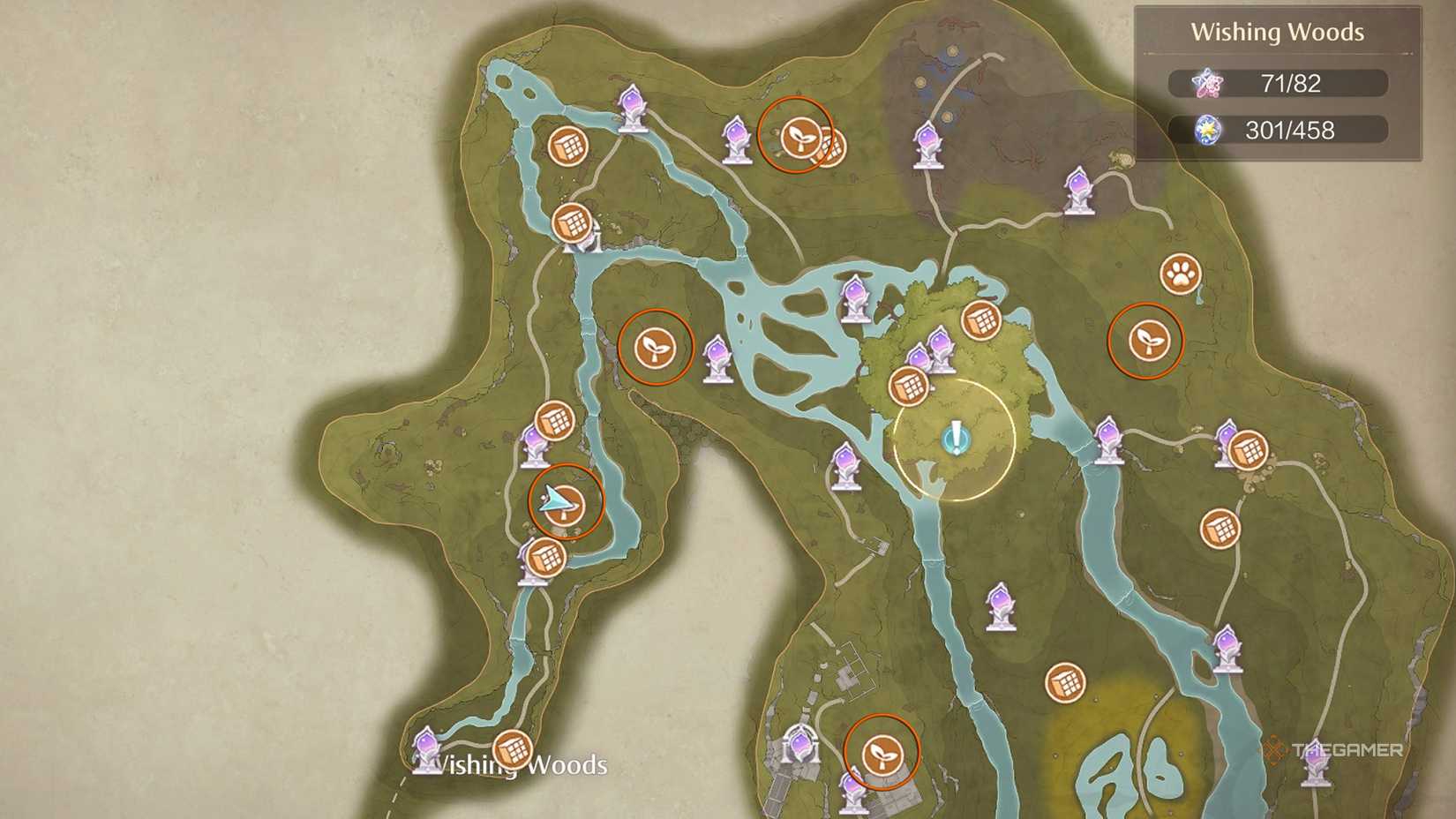Click the Wishing Woods title header
This screenshot has width=1456, height=819.
click(1278, 32)
